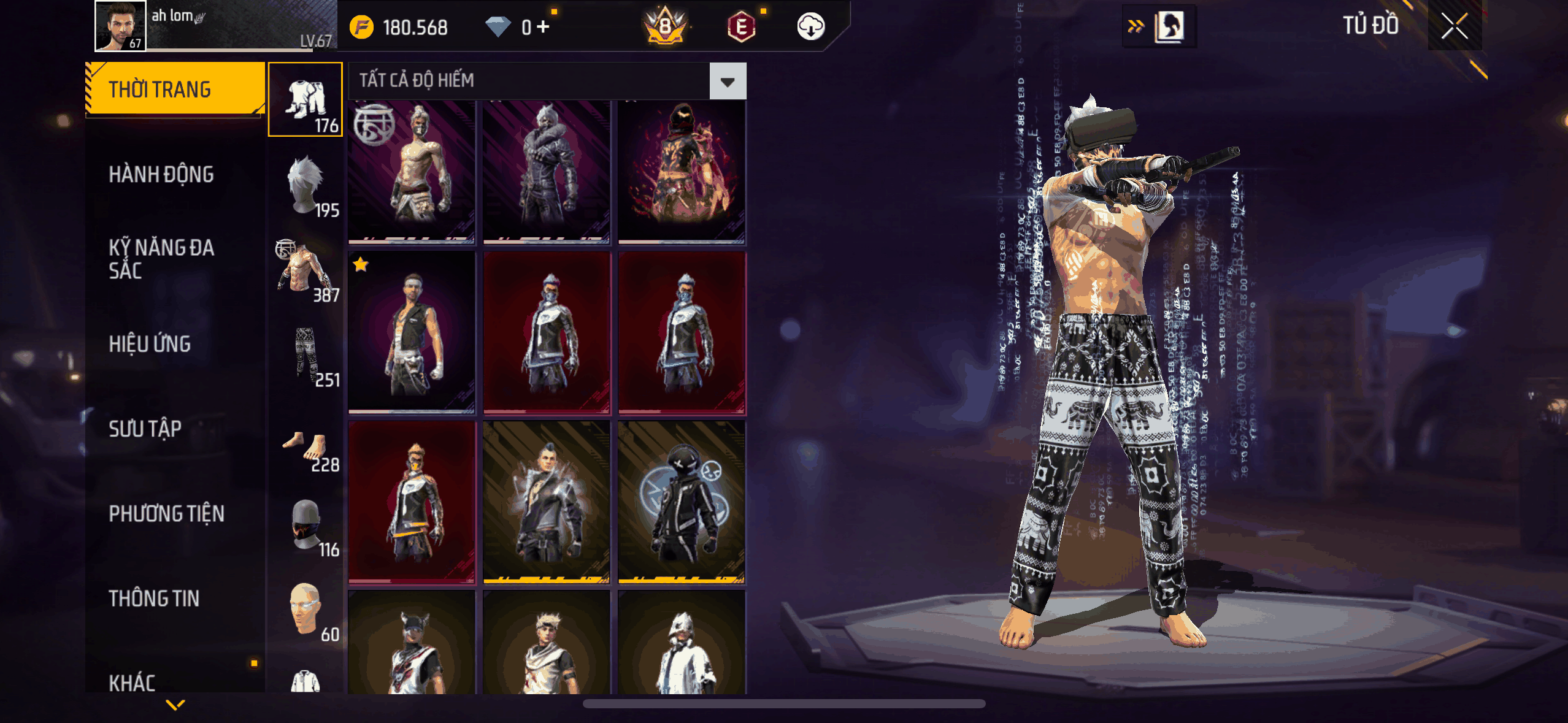Select the mask category with 116 items
Viewport: 1568px width, 723px height.
coord(306,525)
